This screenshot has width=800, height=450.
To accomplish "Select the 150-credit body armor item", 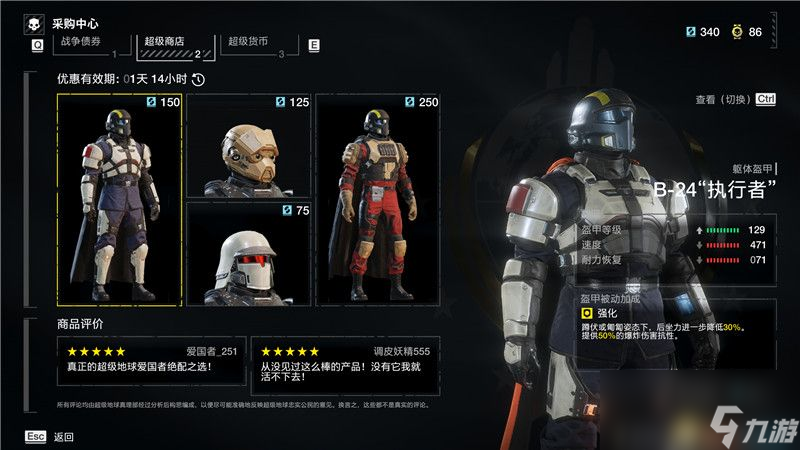I will point(120,199).
